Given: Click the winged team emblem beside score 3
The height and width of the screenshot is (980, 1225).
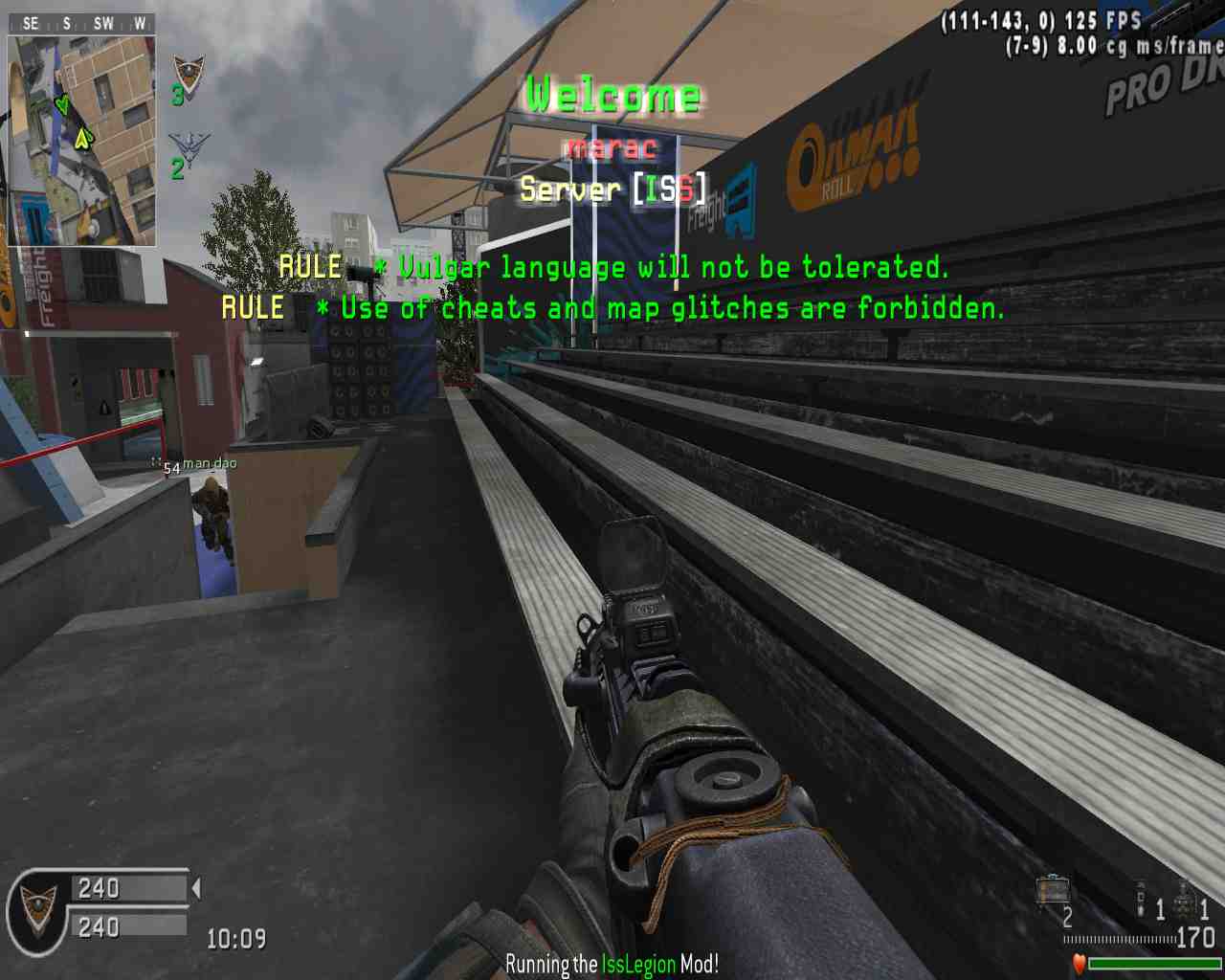Looking at the screenshot, I should [x=189, y=75].
